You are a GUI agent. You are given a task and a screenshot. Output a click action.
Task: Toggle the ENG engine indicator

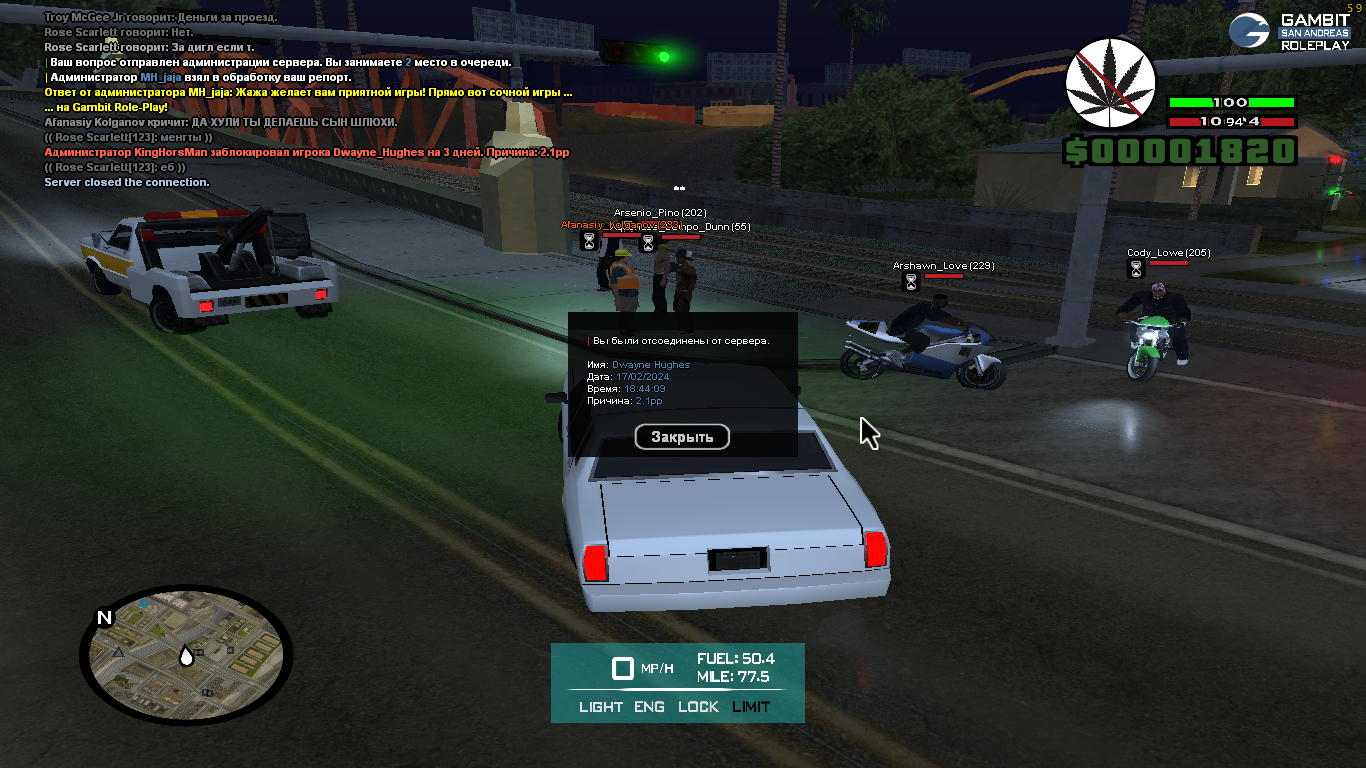(x=649, y=707)
